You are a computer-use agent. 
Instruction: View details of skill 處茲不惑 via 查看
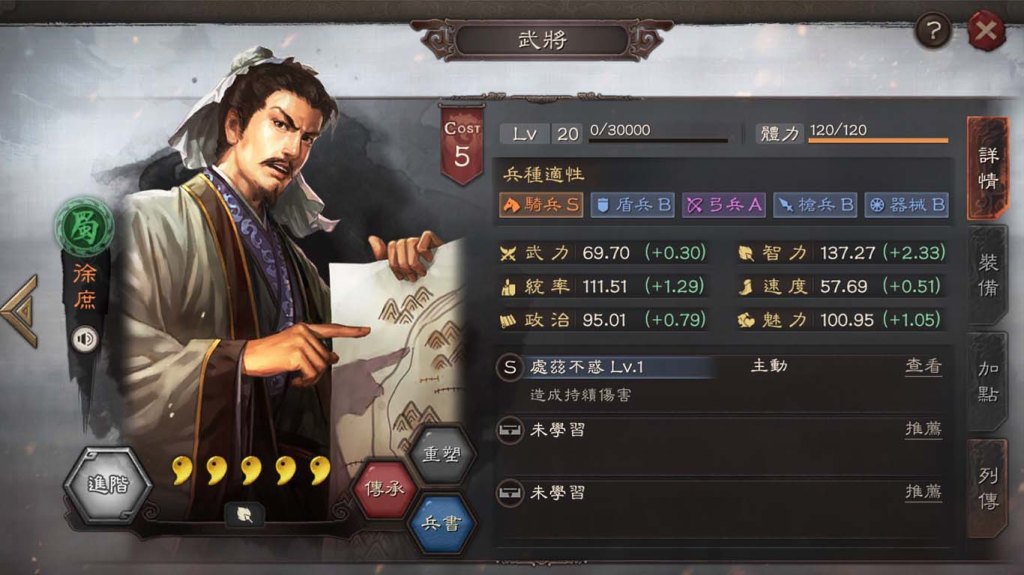coord(923,367)
